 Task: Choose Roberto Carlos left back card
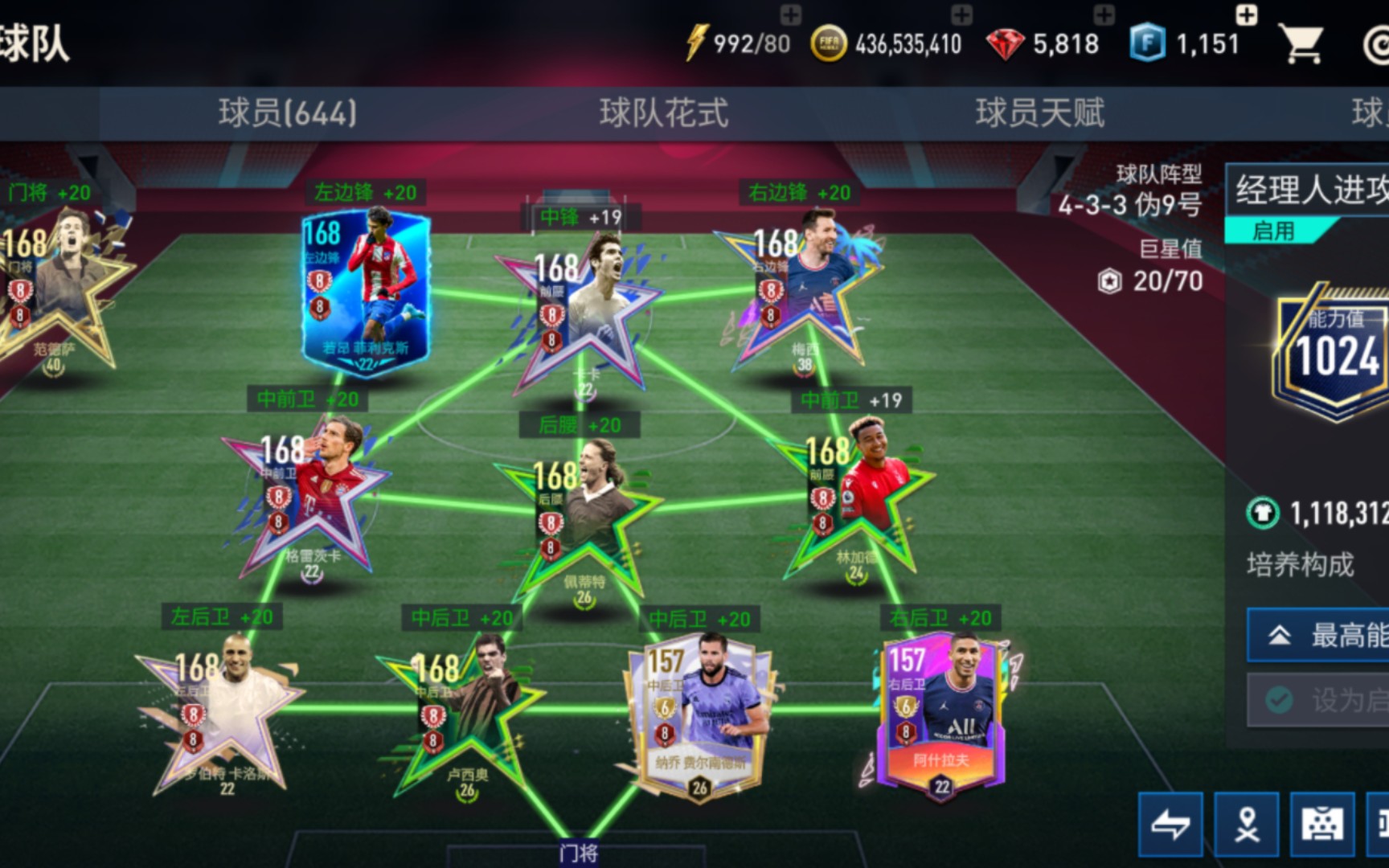(x=221, y=719)
